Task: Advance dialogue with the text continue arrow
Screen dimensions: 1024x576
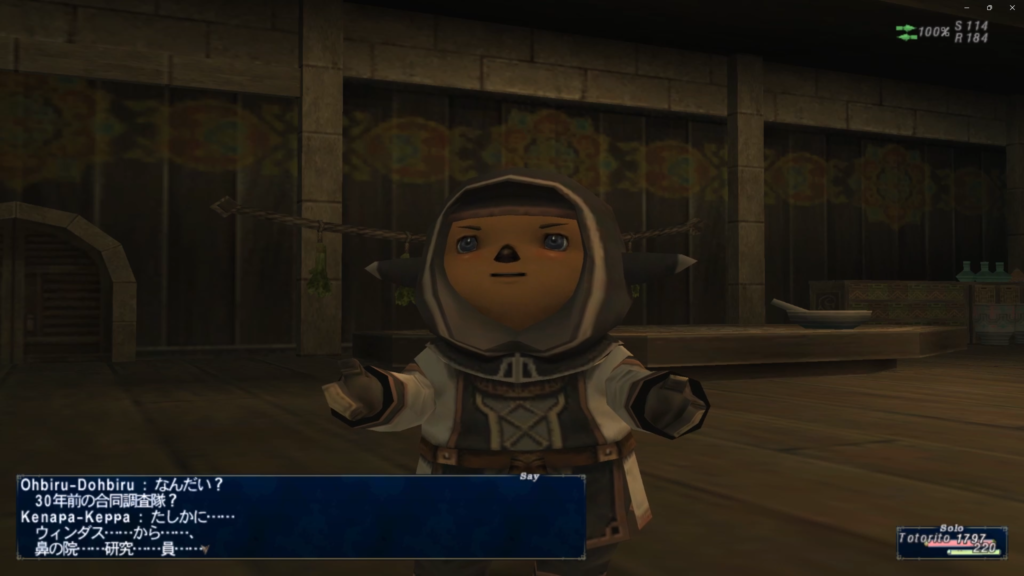Action: pos(205,549)
